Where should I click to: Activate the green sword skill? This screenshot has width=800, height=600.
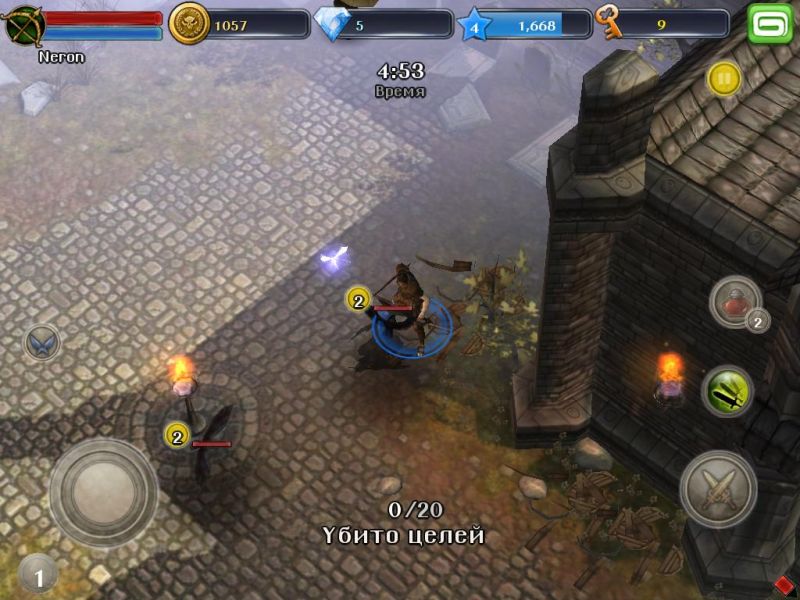pyautogui.click(x=727, y=391)
